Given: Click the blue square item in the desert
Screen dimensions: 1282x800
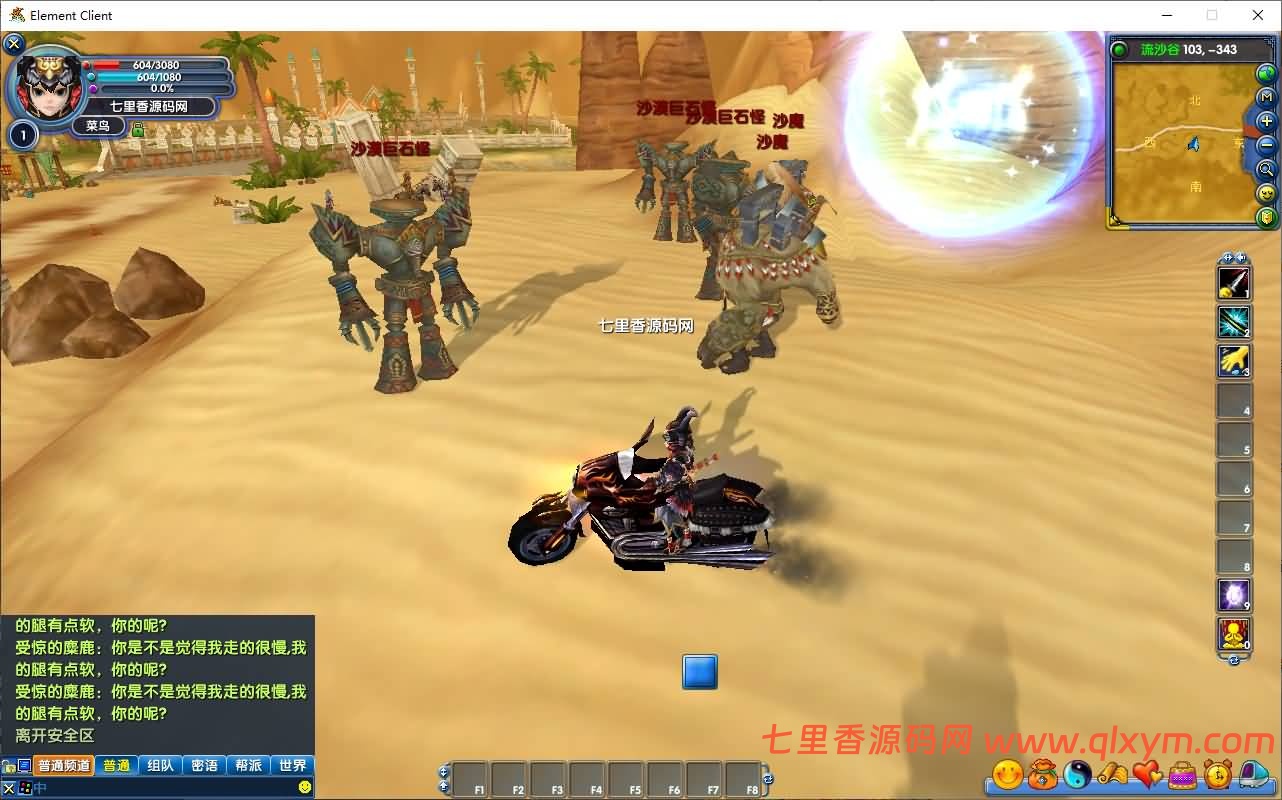Looking at the screenshot, I should tap(700, 672).
